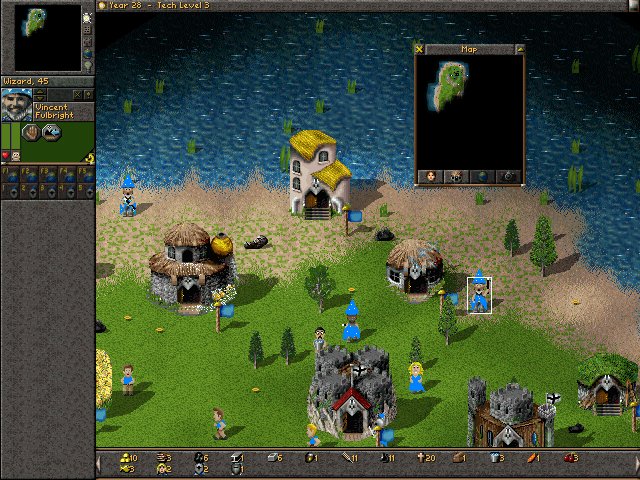Click the face icon in the Map window
The height and width of the screenshot is (480, 640).
pos(430,176)
